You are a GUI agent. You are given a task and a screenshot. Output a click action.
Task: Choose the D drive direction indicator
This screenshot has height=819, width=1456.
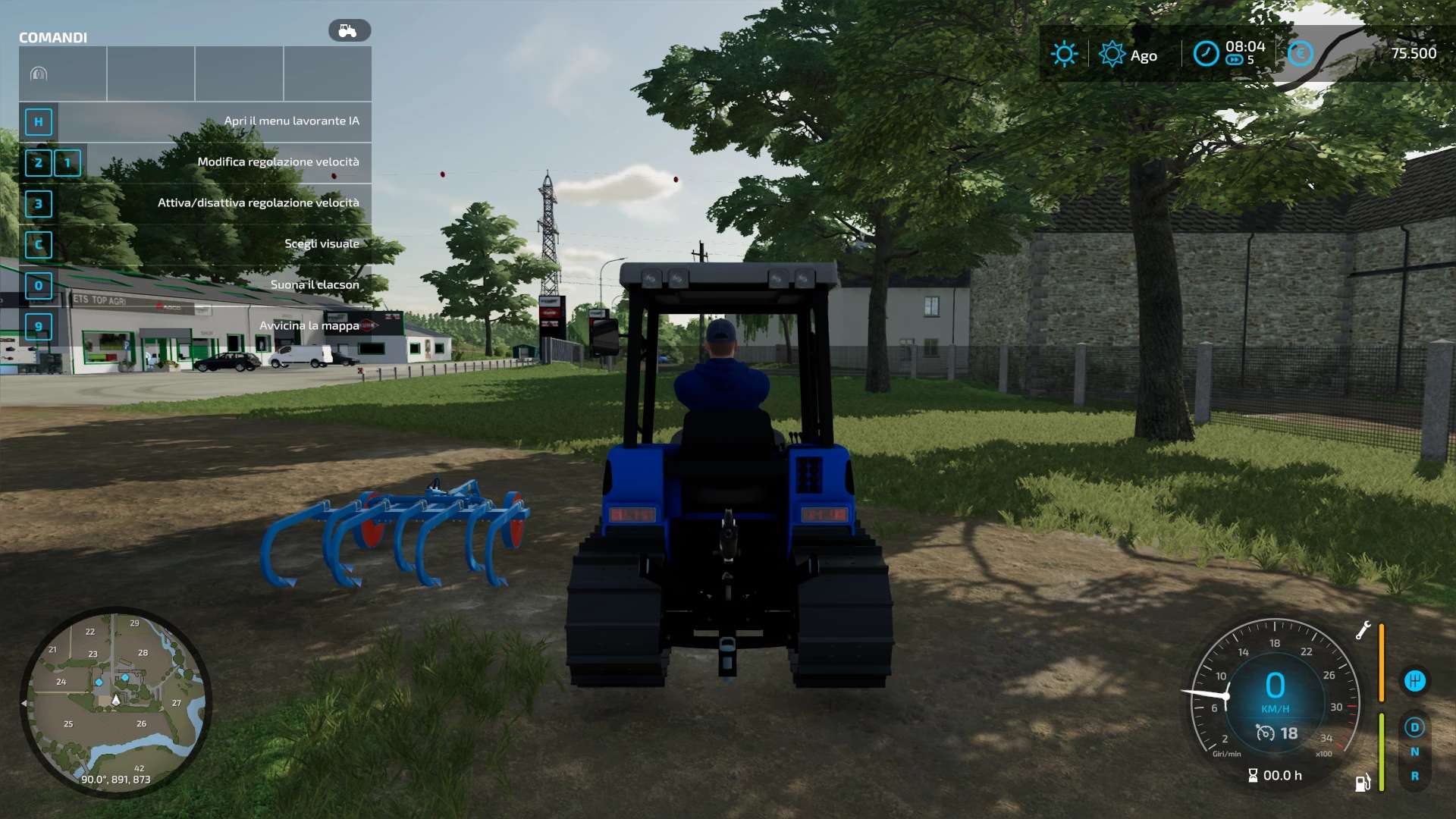[1414, 727]
